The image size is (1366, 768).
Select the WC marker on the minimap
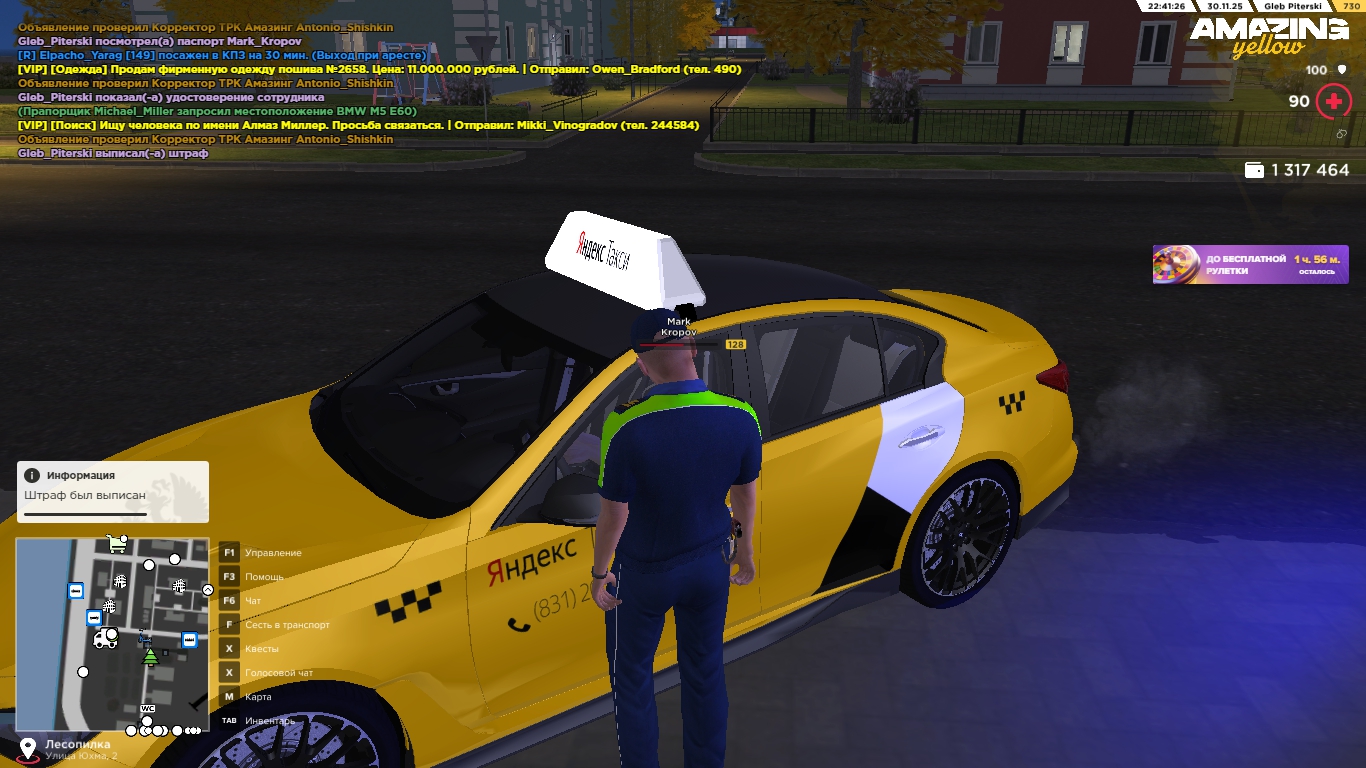click(x=148, y=709)
